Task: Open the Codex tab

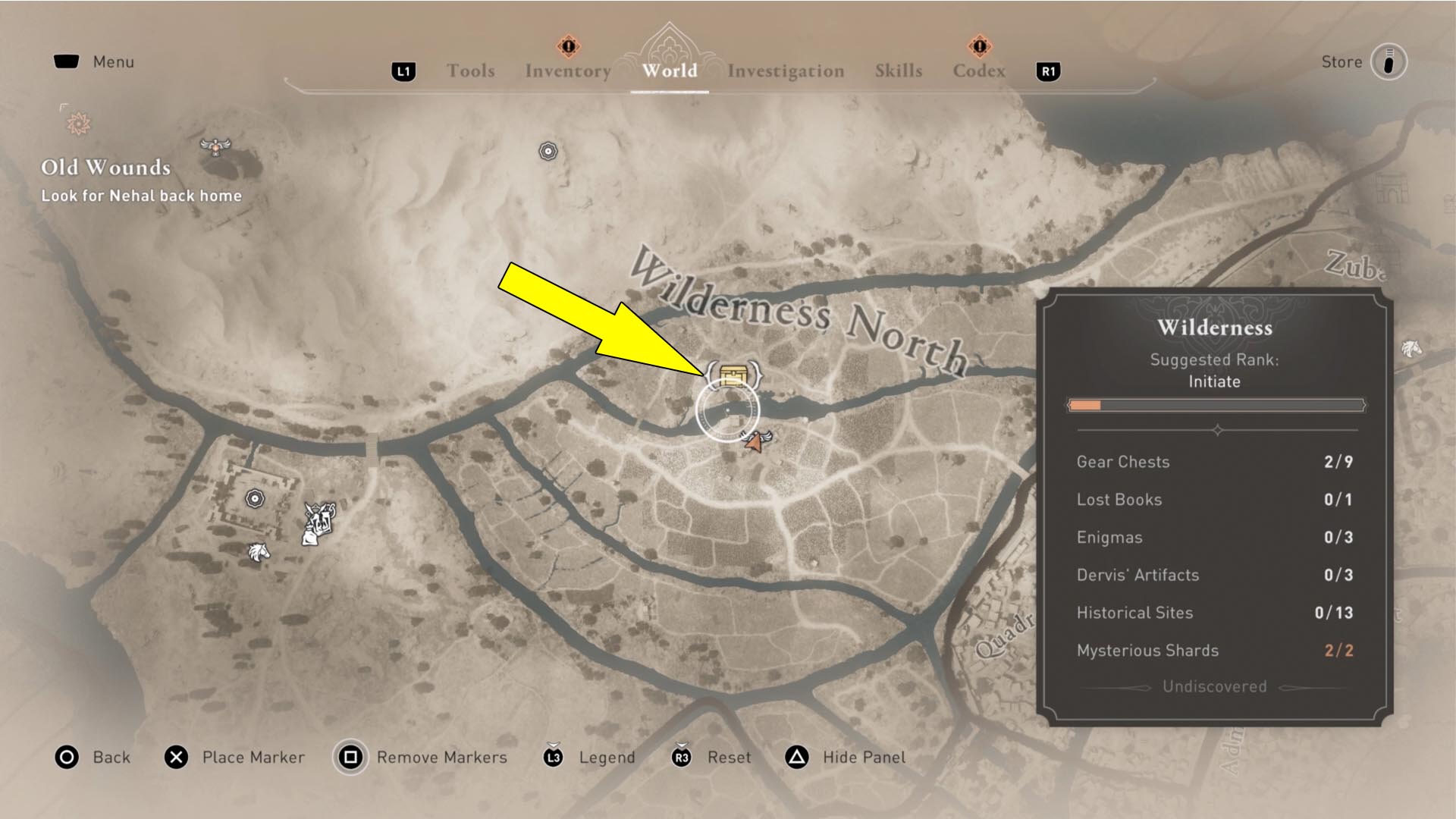Action: (978, 71)
